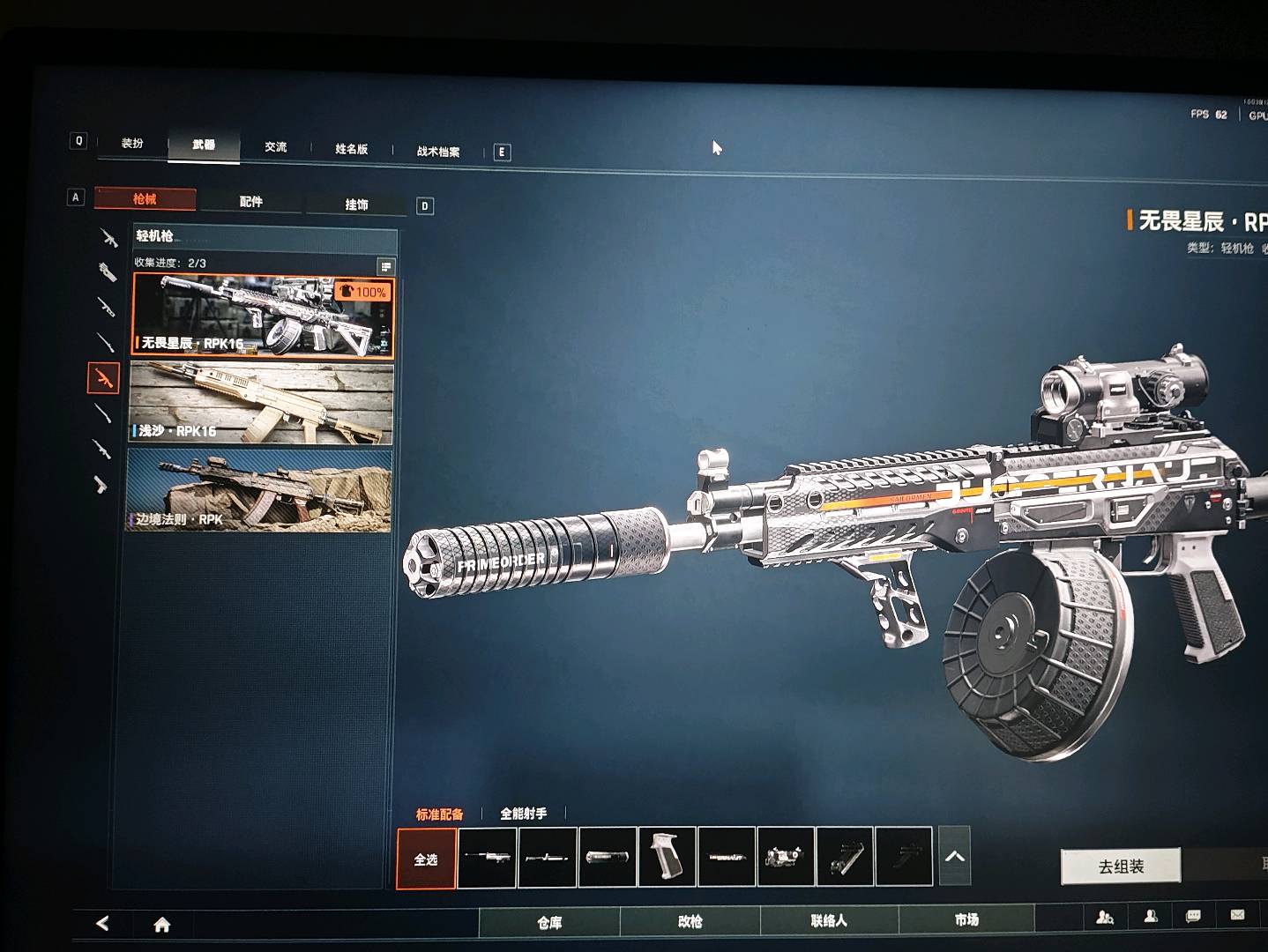Viewport: 1268px width, 952px height.
Task: Switch to the 配件 sub-tab
Action: 251,202
